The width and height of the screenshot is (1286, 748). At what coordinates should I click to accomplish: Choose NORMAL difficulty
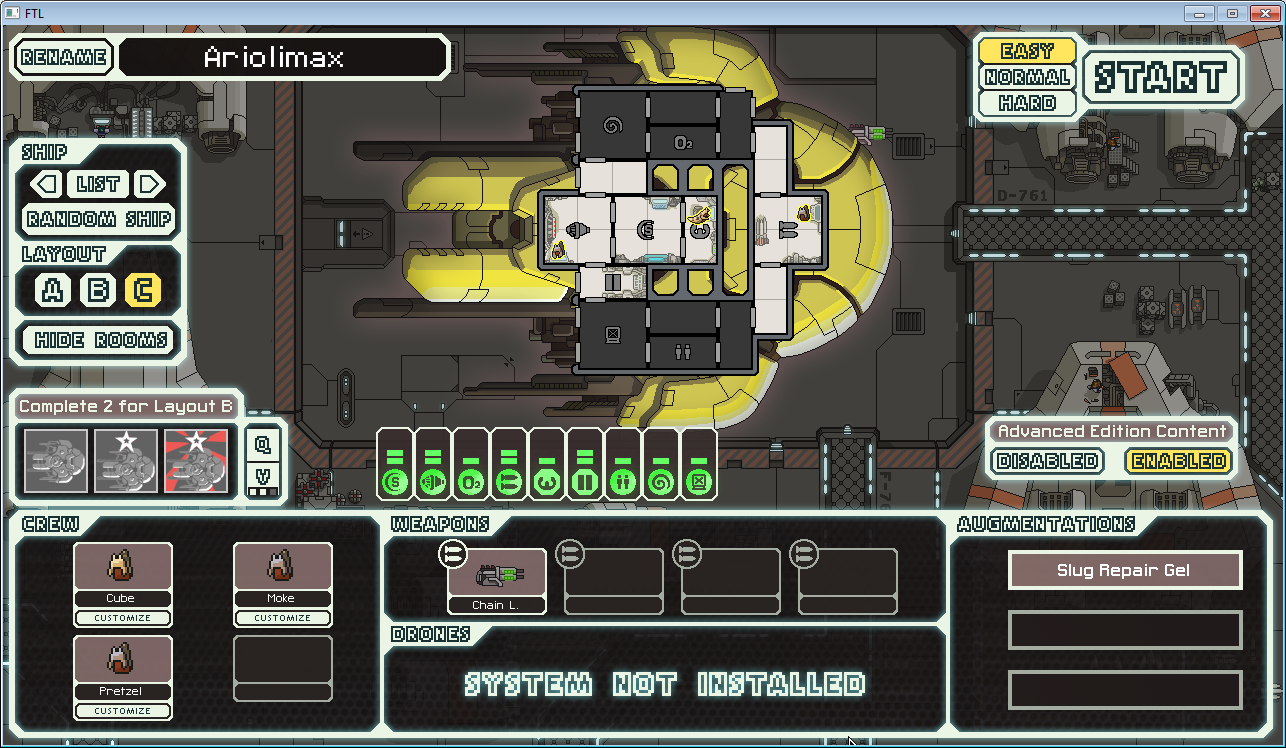tap(1027, 77)
